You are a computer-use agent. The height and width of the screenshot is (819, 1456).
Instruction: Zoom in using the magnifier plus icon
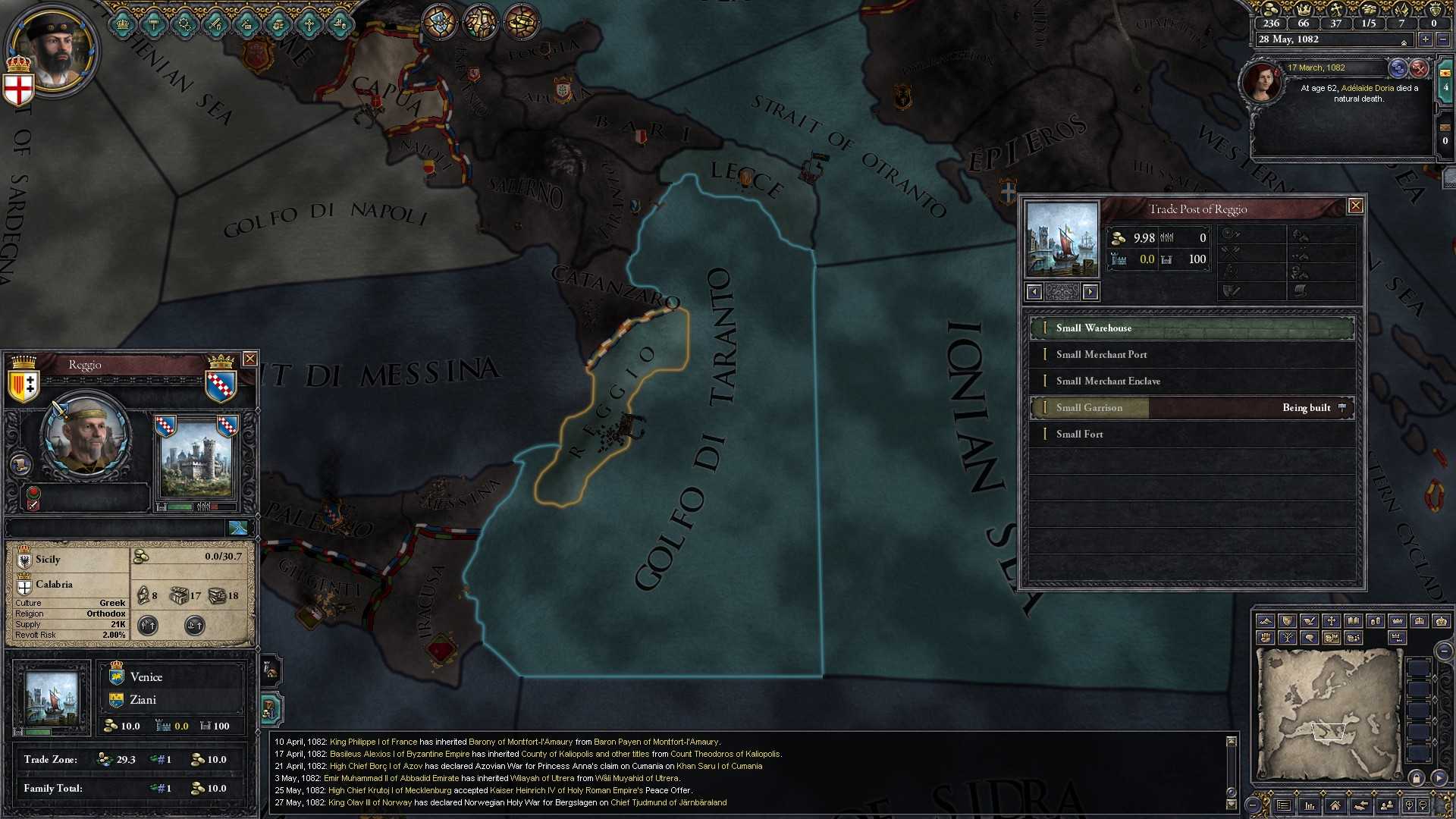pyautogui.click(x=1410, y=805)
